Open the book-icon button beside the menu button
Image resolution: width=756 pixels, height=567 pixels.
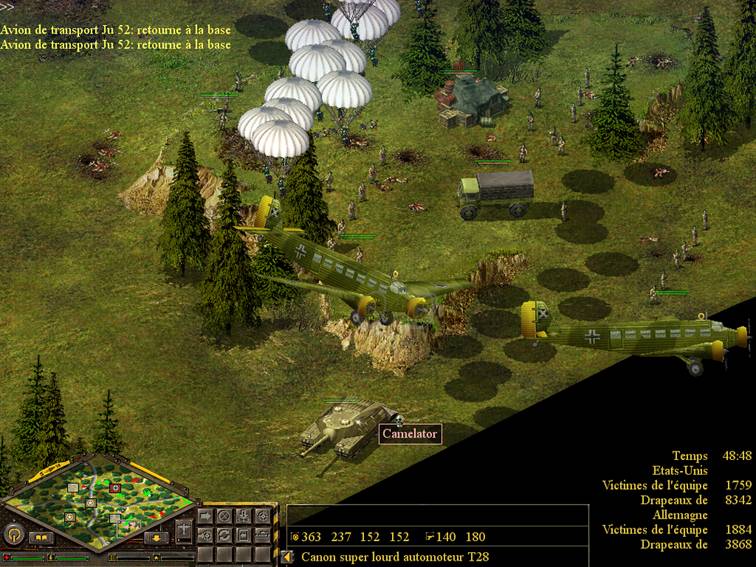[41, 537]
